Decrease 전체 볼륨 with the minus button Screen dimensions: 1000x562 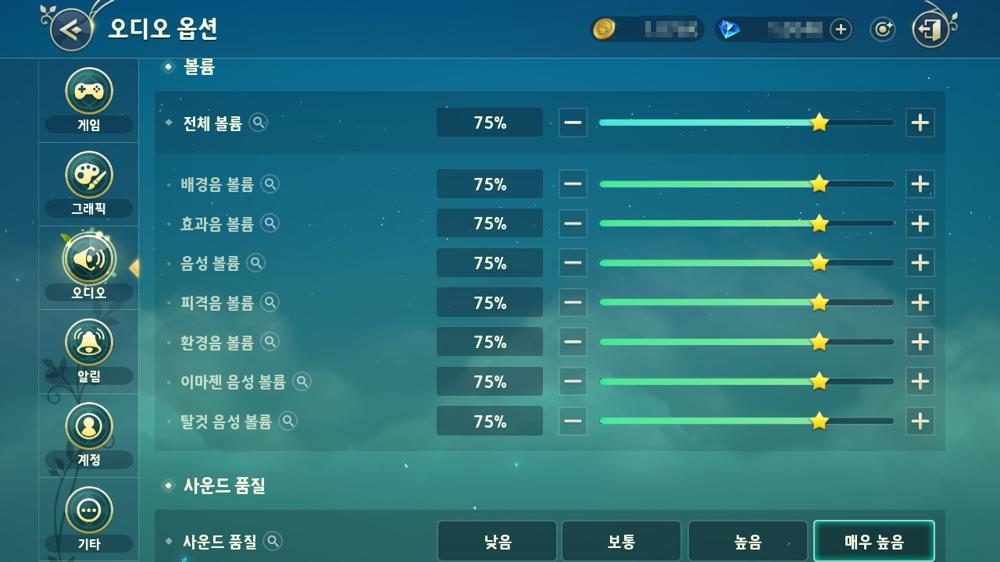[573, 123]
